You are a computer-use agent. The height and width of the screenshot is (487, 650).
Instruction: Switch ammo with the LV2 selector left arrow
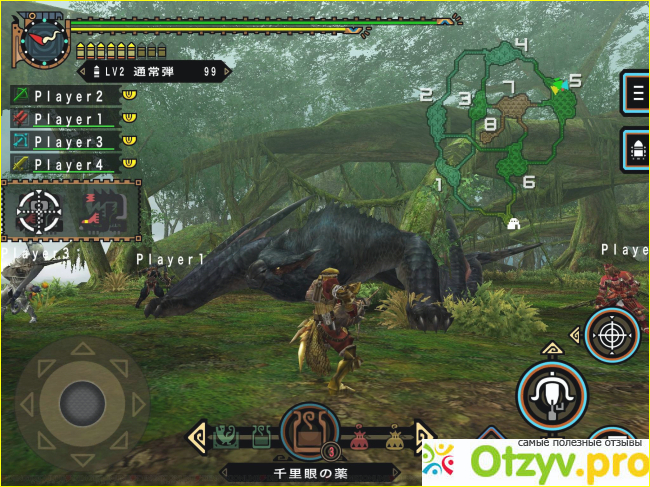tap(81, 72)
